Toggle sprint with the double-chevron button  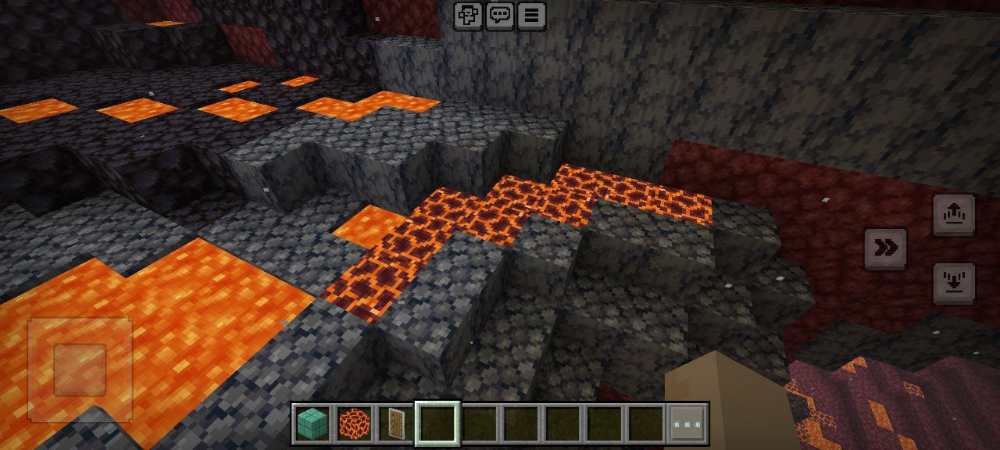885,248
